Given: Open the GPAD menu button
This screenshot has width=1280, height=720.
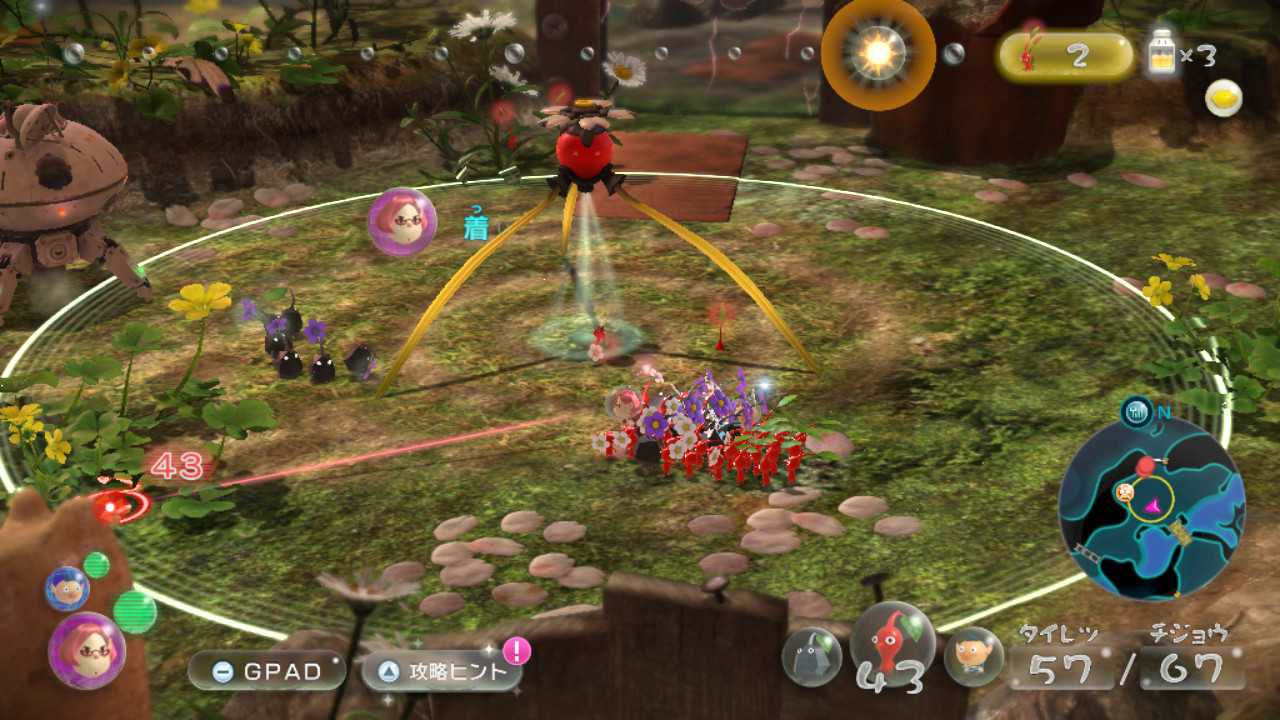Looking at the screenshot, I should (266, 671).
